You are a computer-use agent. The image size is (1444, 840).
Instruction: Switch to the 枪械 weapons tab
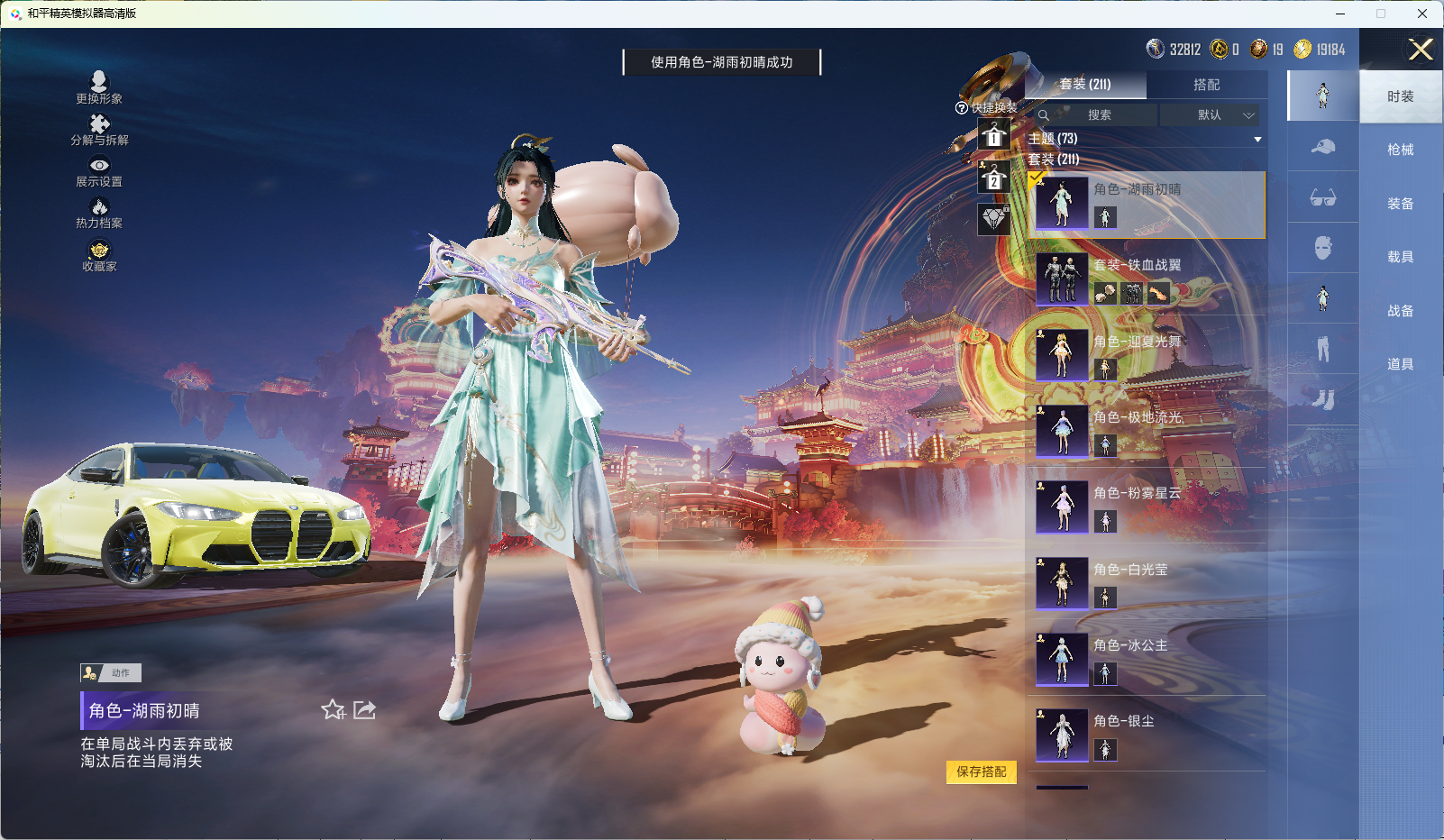(1401, 149)
